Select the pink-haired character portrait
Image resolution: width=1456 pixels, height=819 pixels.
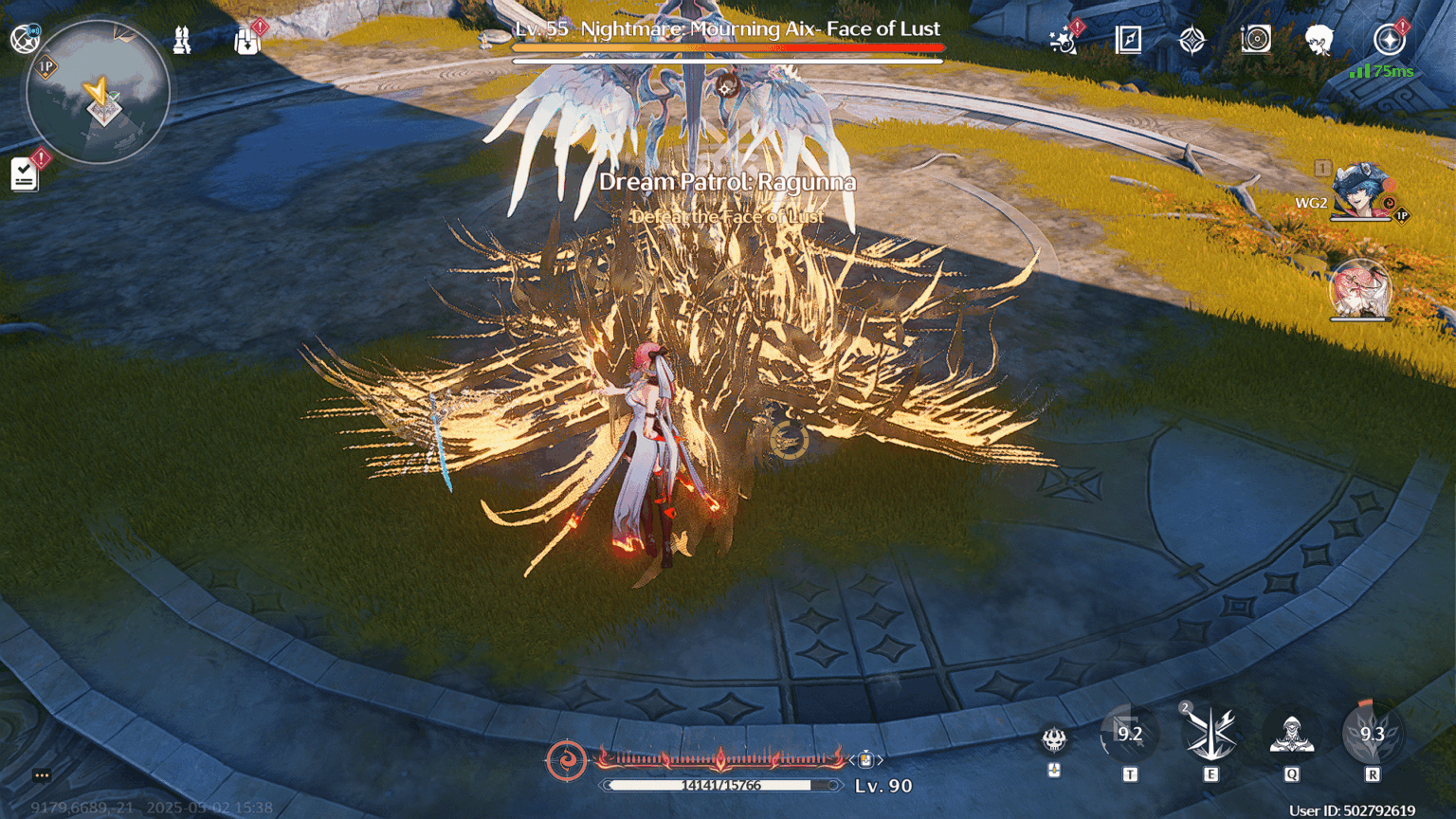(x=1359, y=289)
